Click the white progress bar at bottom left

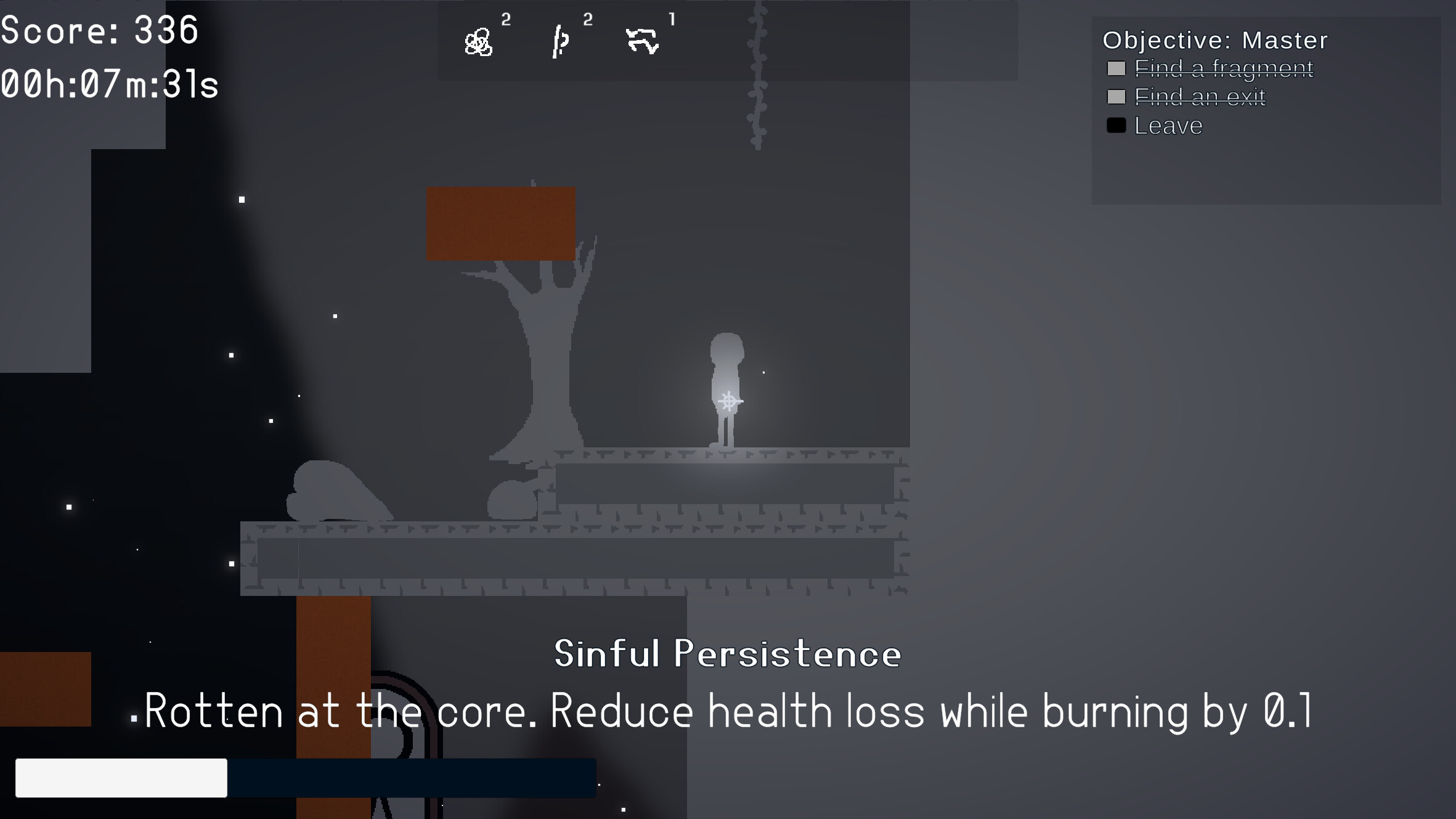tap(121, 778)
